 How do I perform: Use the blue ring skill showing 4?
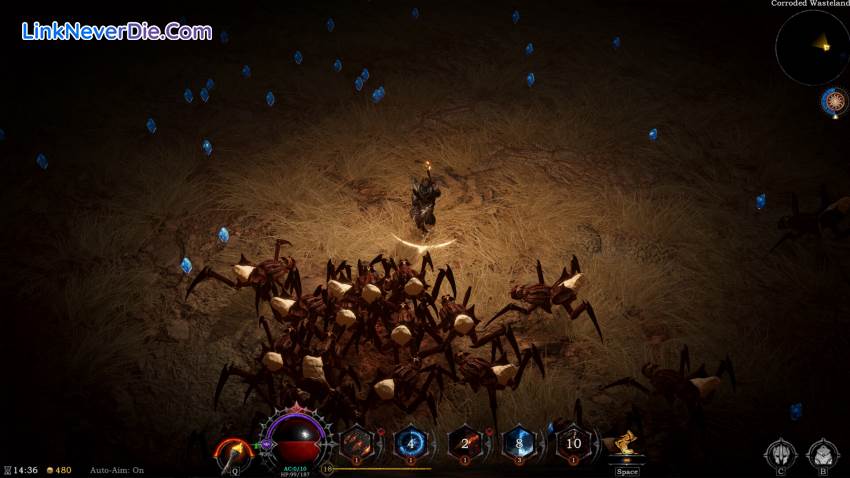pyautogui.click(x=411, y=443)
